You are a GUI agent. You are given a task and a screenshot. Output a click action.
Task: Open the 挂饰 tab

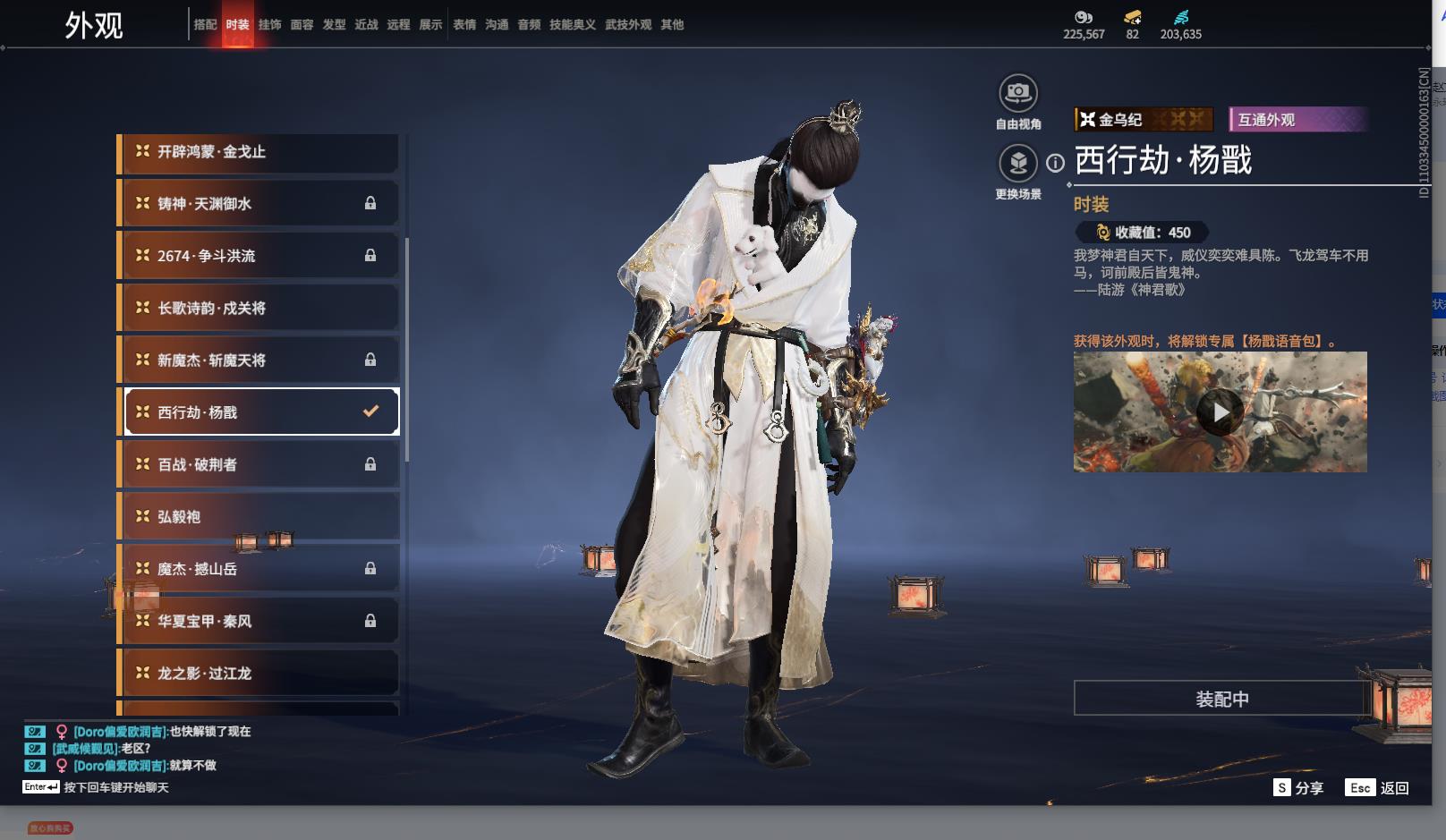pos(269,25)
